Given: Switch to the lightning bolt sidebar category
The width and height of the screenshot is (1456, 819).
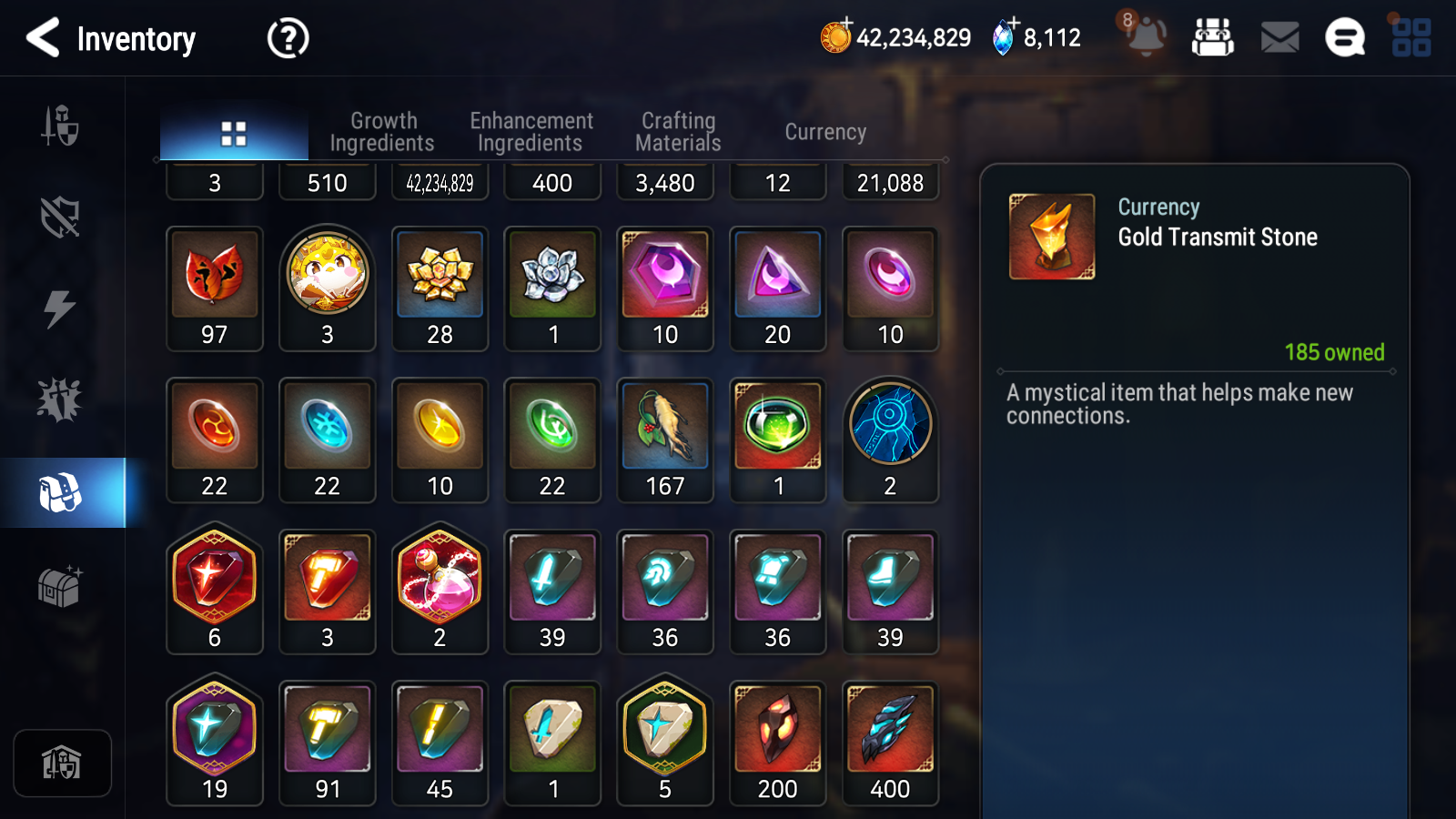Looking at the screenshot, I should pyautogui.click(x=60, y=308).
